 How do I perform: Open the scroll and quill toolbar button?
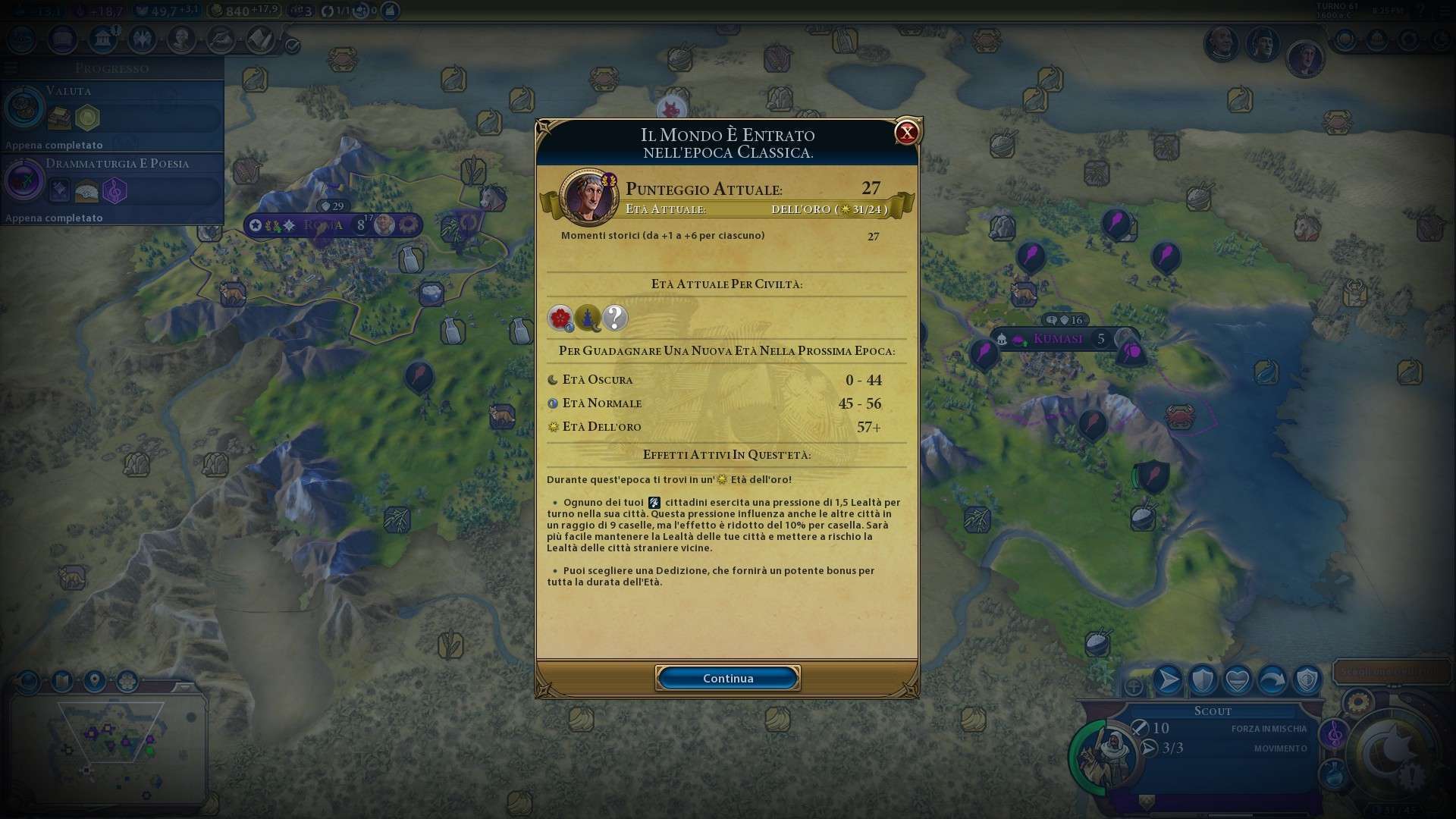point(260,39)
